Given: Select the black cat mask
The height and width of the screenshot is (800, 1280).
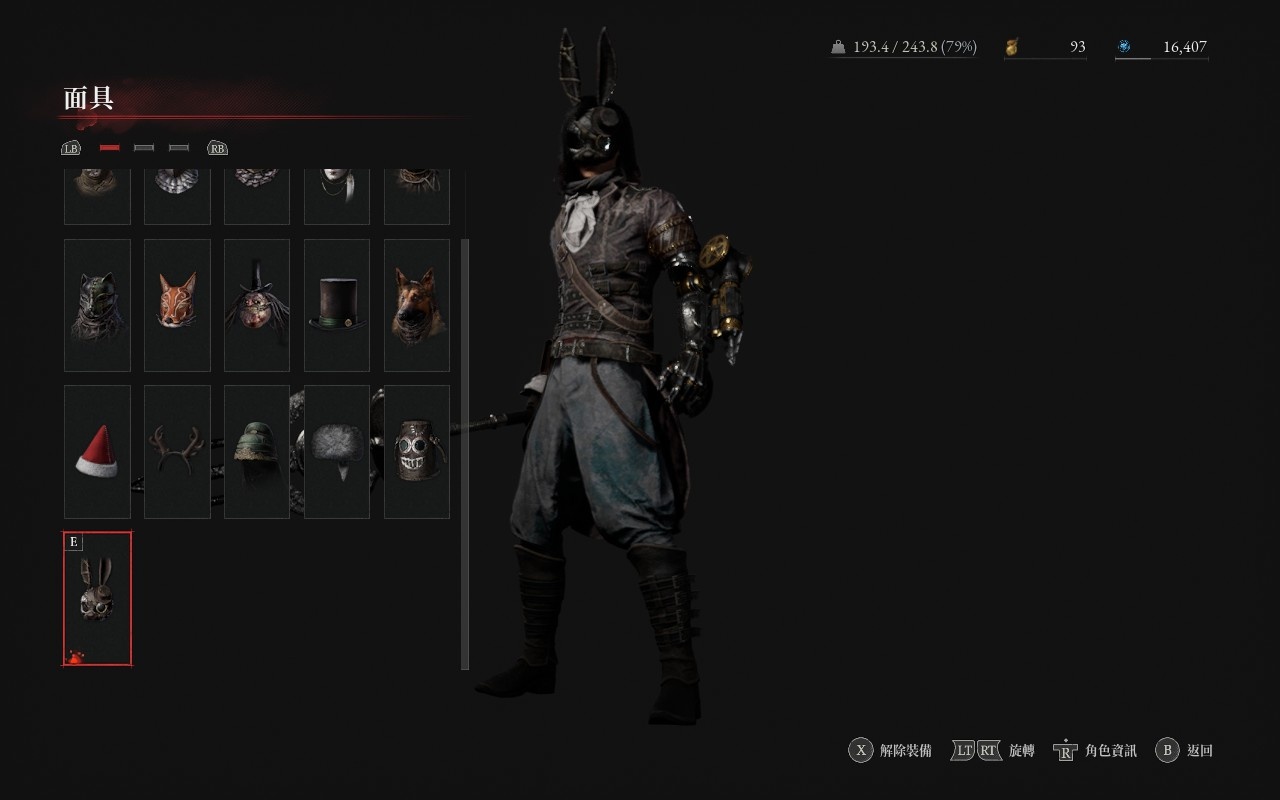Looking at the screenshot, I should 97,305.
